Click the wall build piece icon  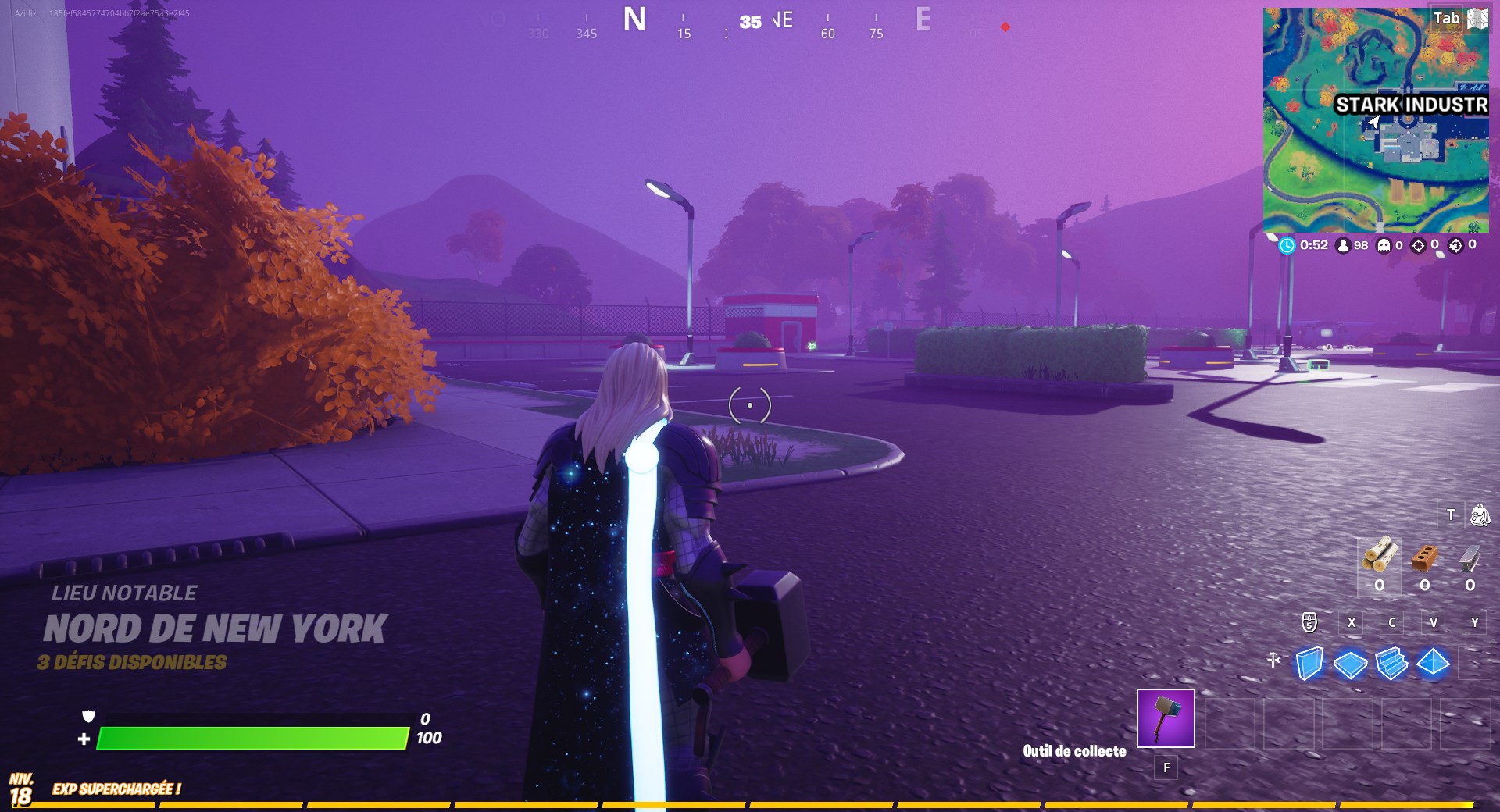coord(1309,664)
